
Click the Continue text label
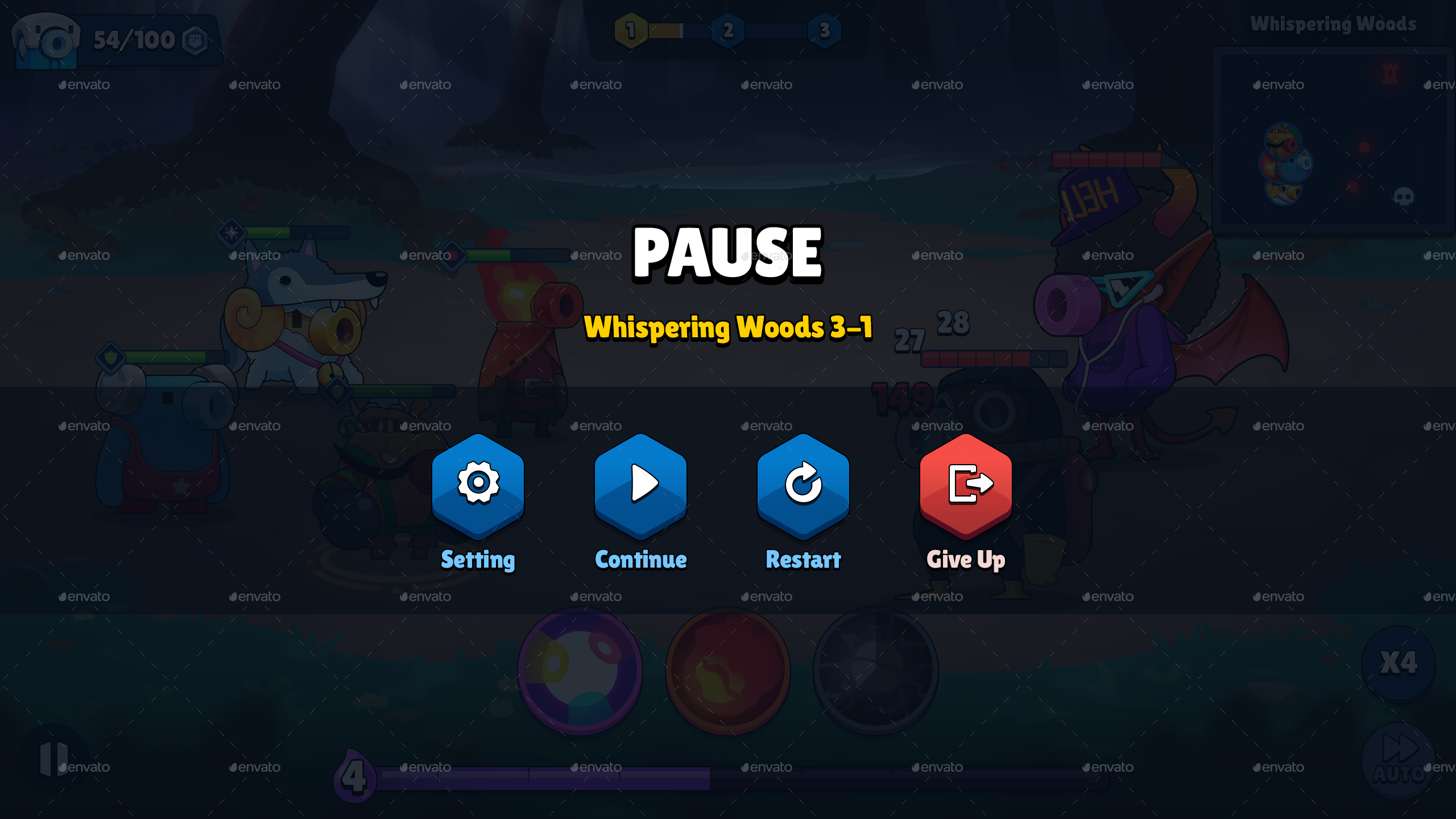tap(640, 560)
